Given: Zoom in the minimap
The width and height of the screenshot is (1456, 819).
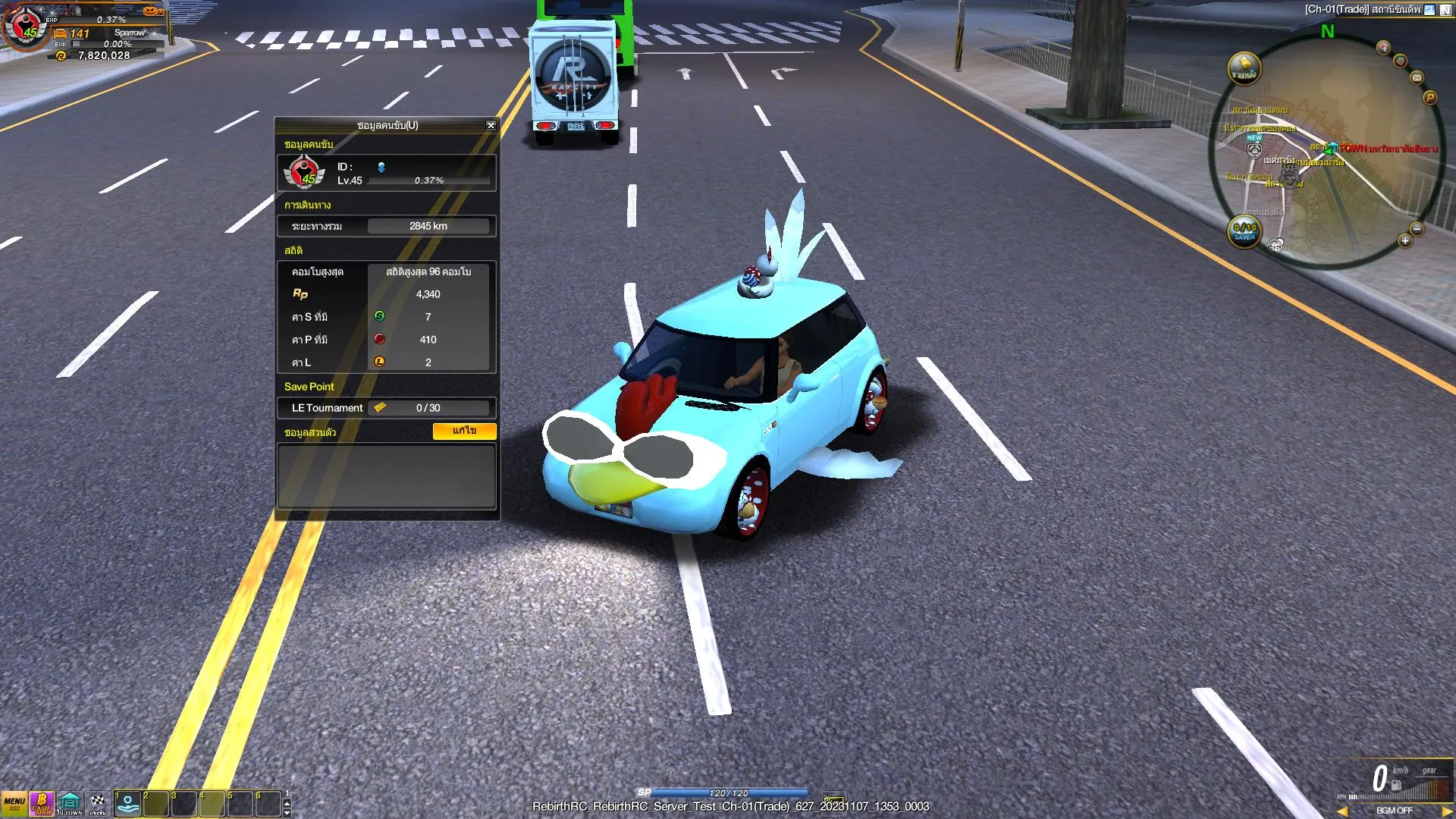Looking at the screenshot, I should (x=1405, y=241).
